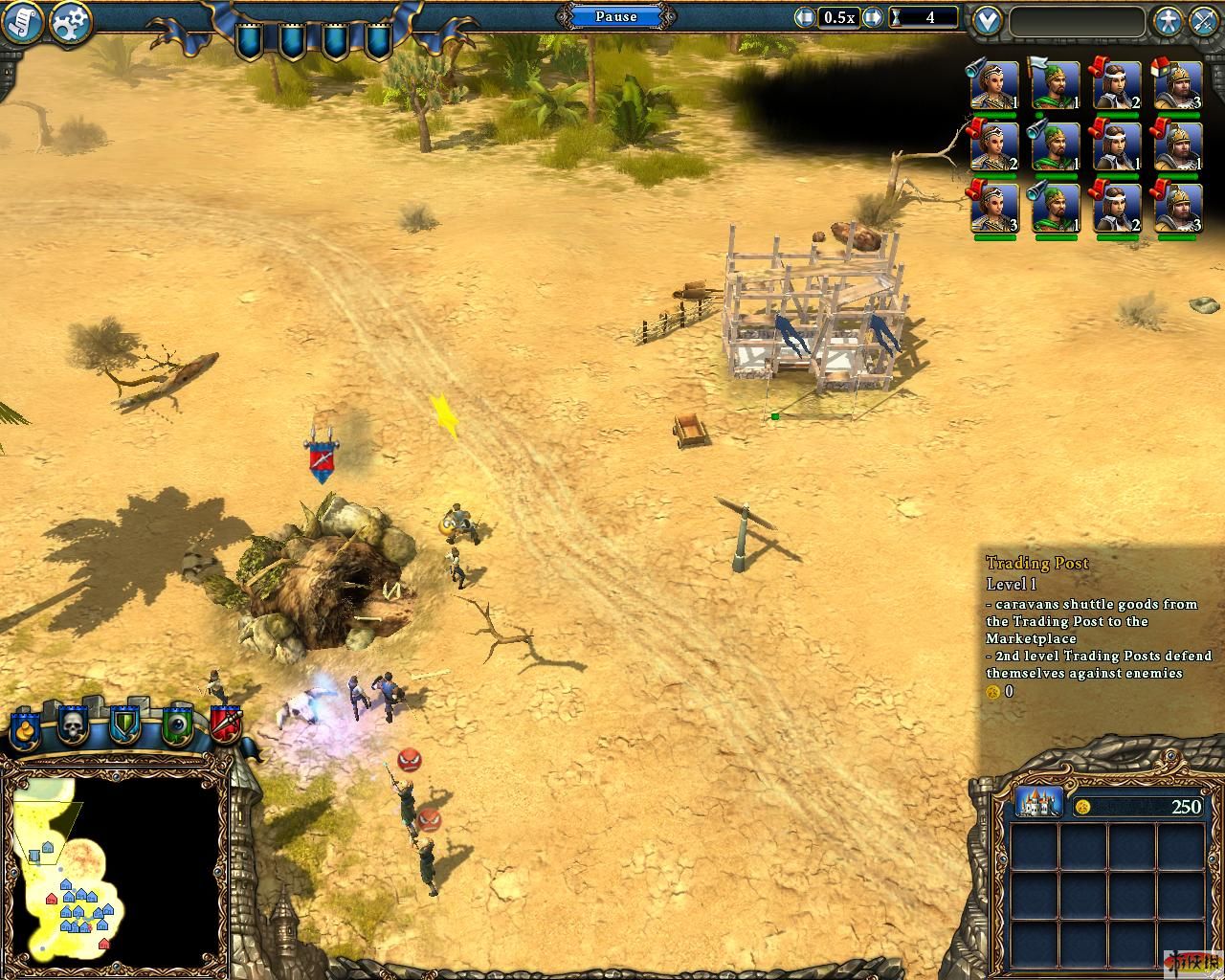Screen dimensions: 1225x980
Task: Select the level 1 headband heroine portrait
Action: tap(1116, 147)
